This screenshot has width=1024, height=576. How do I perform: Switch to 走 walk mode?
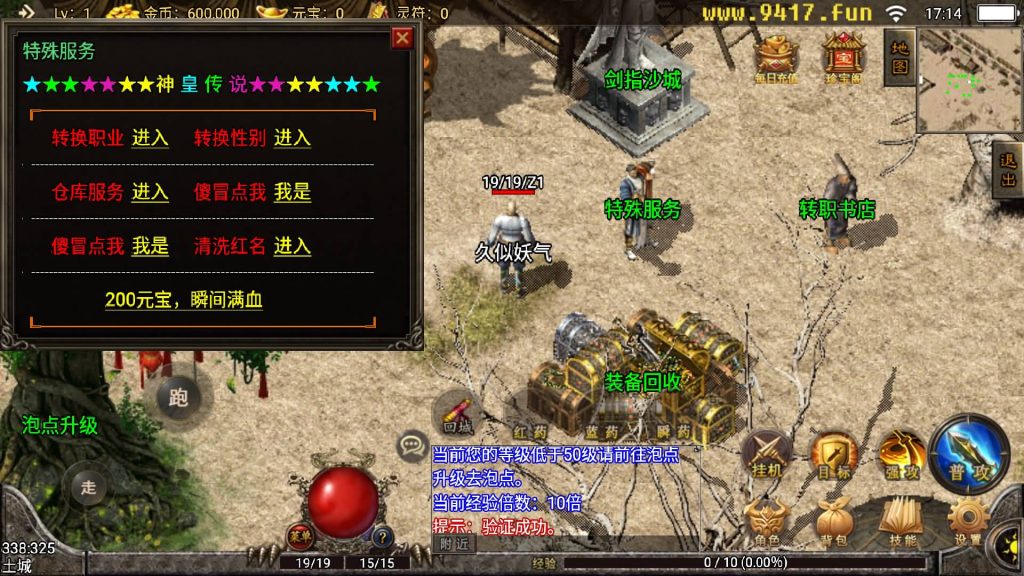88,487
